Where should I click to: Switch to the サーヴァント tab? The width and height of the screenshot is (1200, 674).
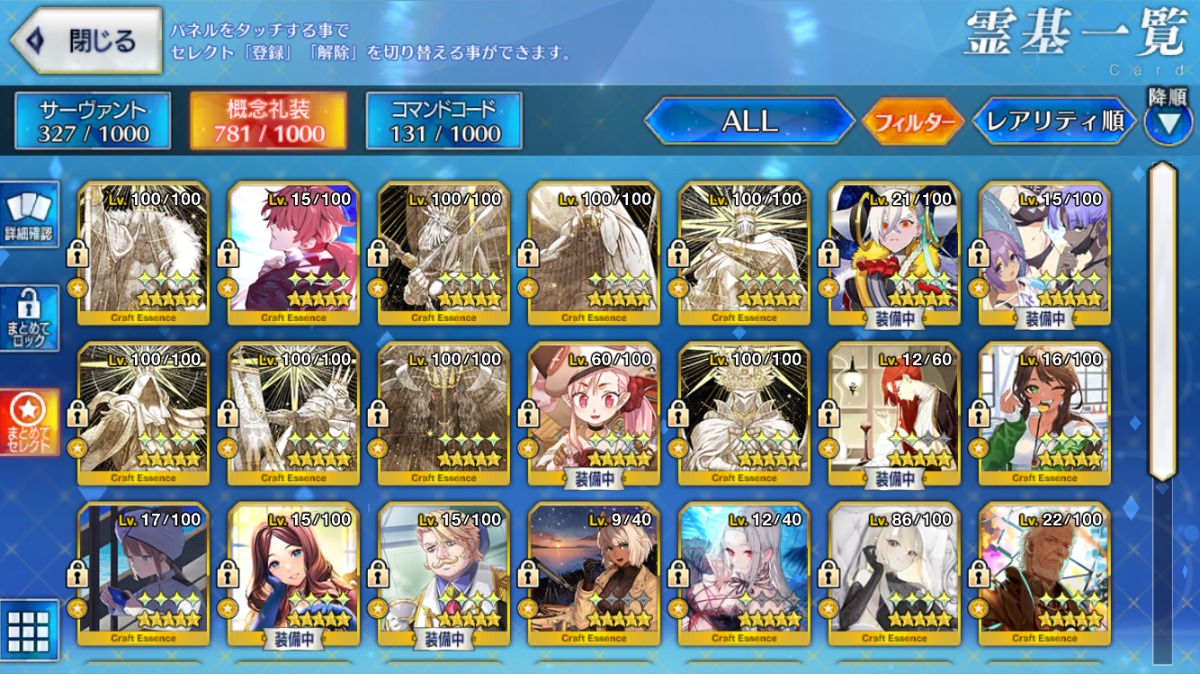click(93, 121)
